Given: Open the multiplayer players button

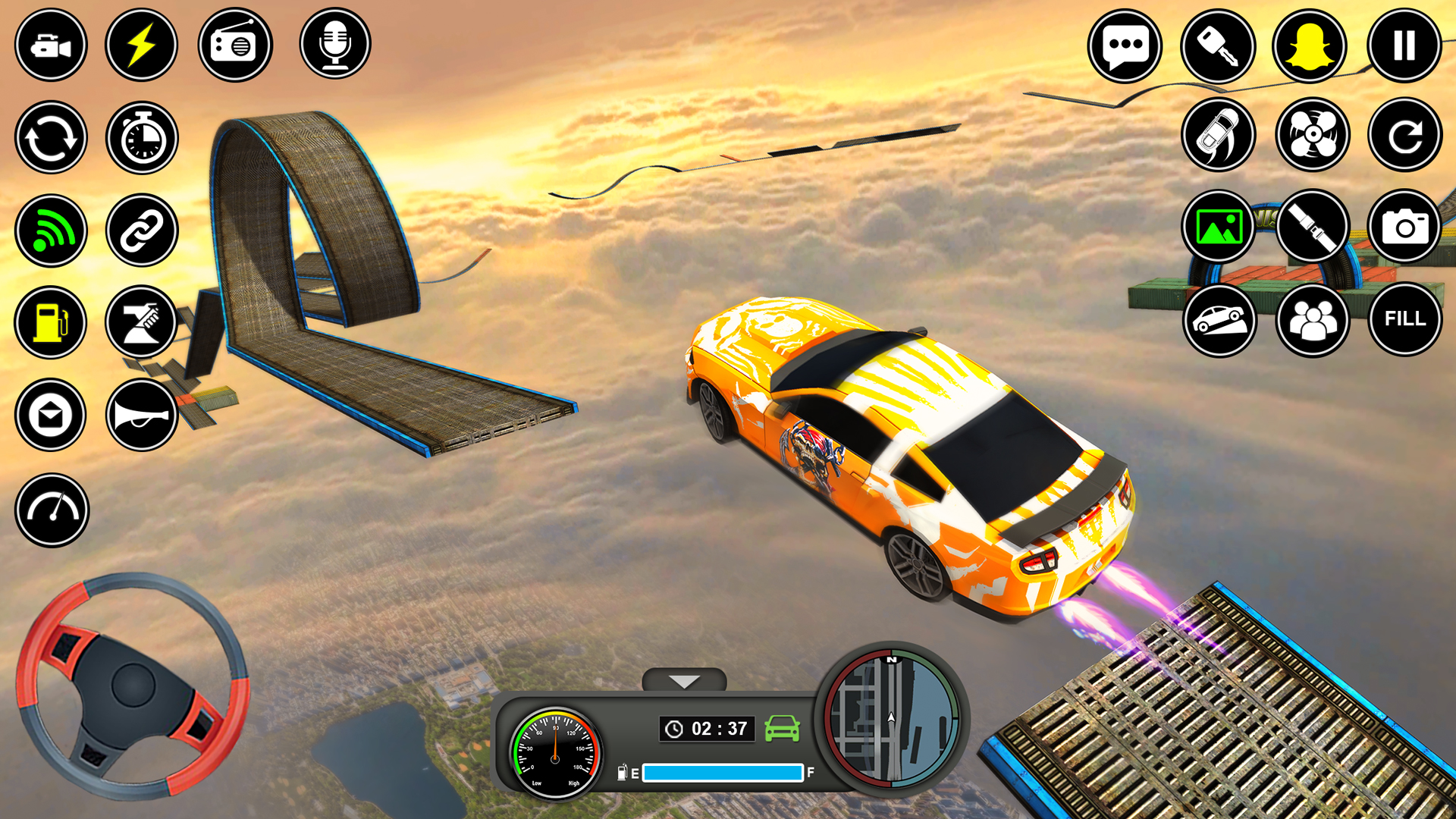Looking at the screenshot, I should [1312, 320].
